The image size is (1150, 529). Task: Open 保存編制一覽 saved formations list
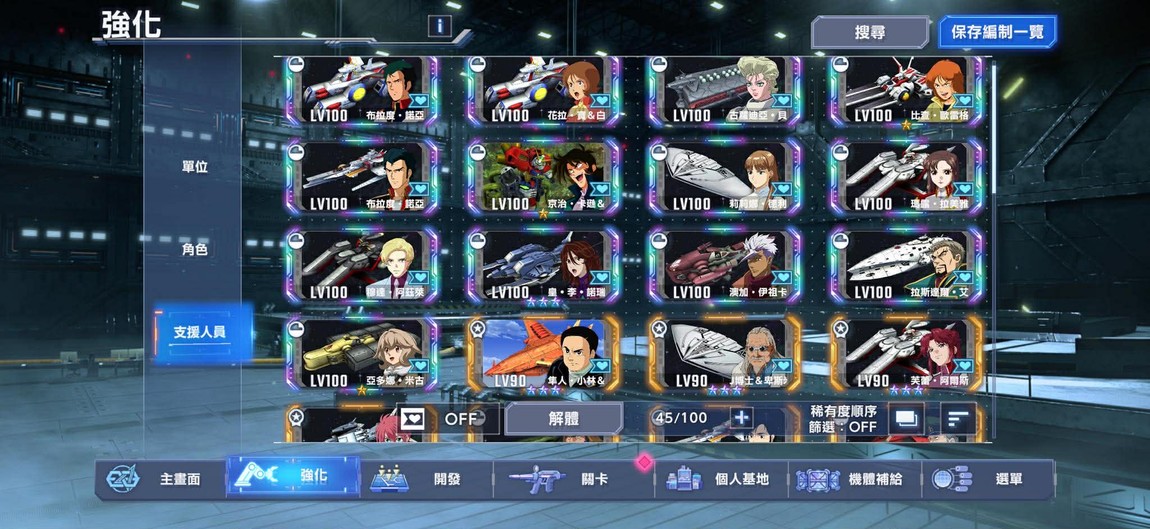coord(997,32)
